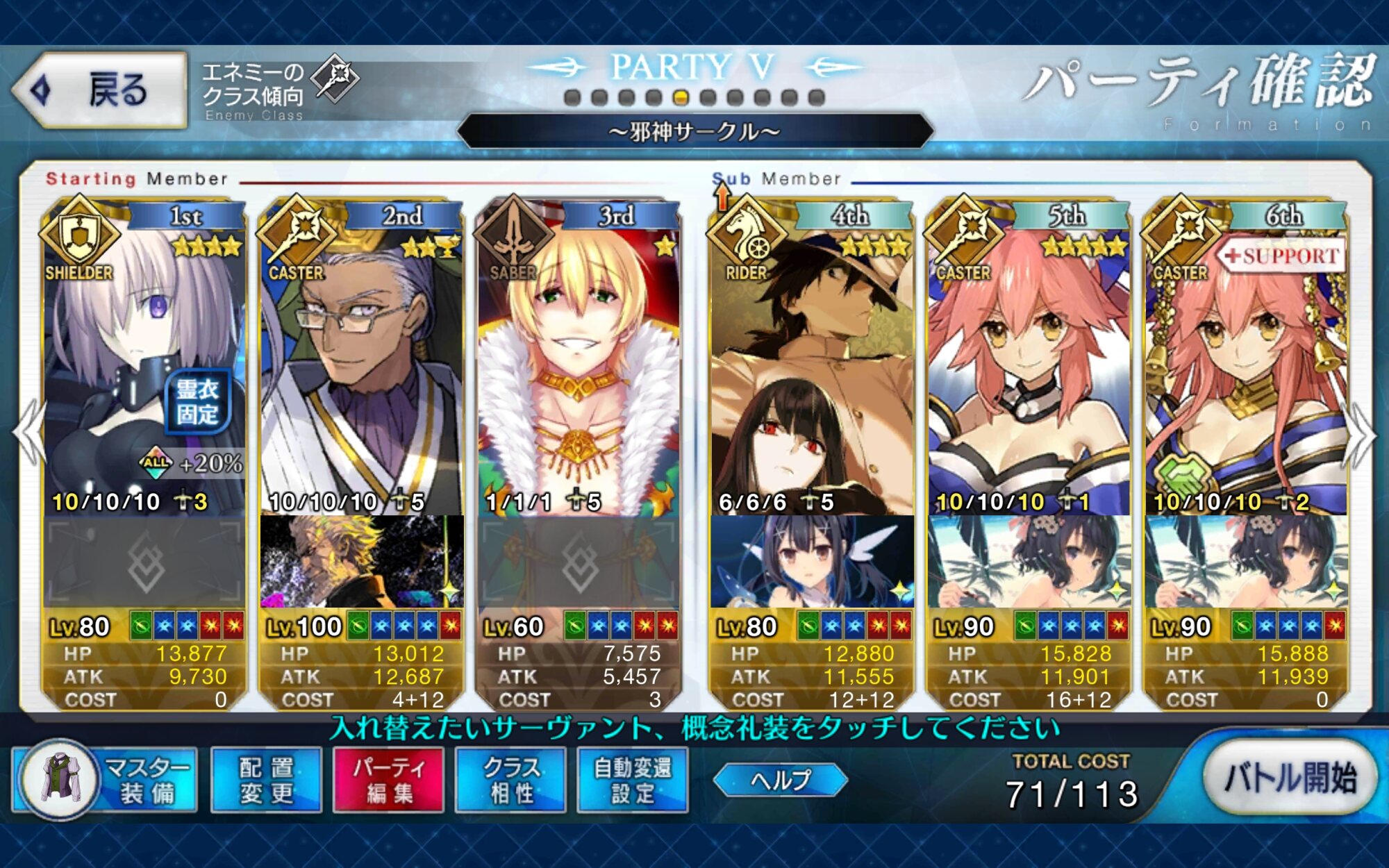The height and width of the screenshot is (868, 1389).
Task: Open the ヘルプ help button
Action: (x=780, y=780)
